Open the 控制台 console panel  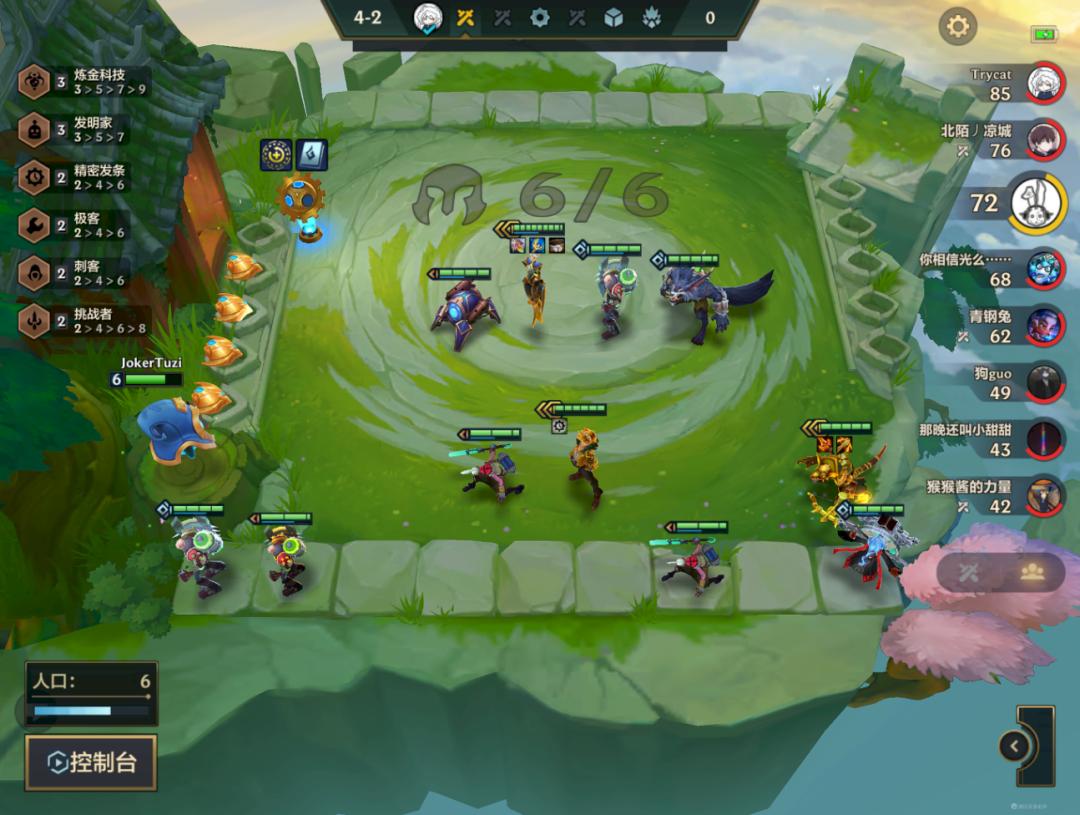pyautogui.click(x=91, y=763)
